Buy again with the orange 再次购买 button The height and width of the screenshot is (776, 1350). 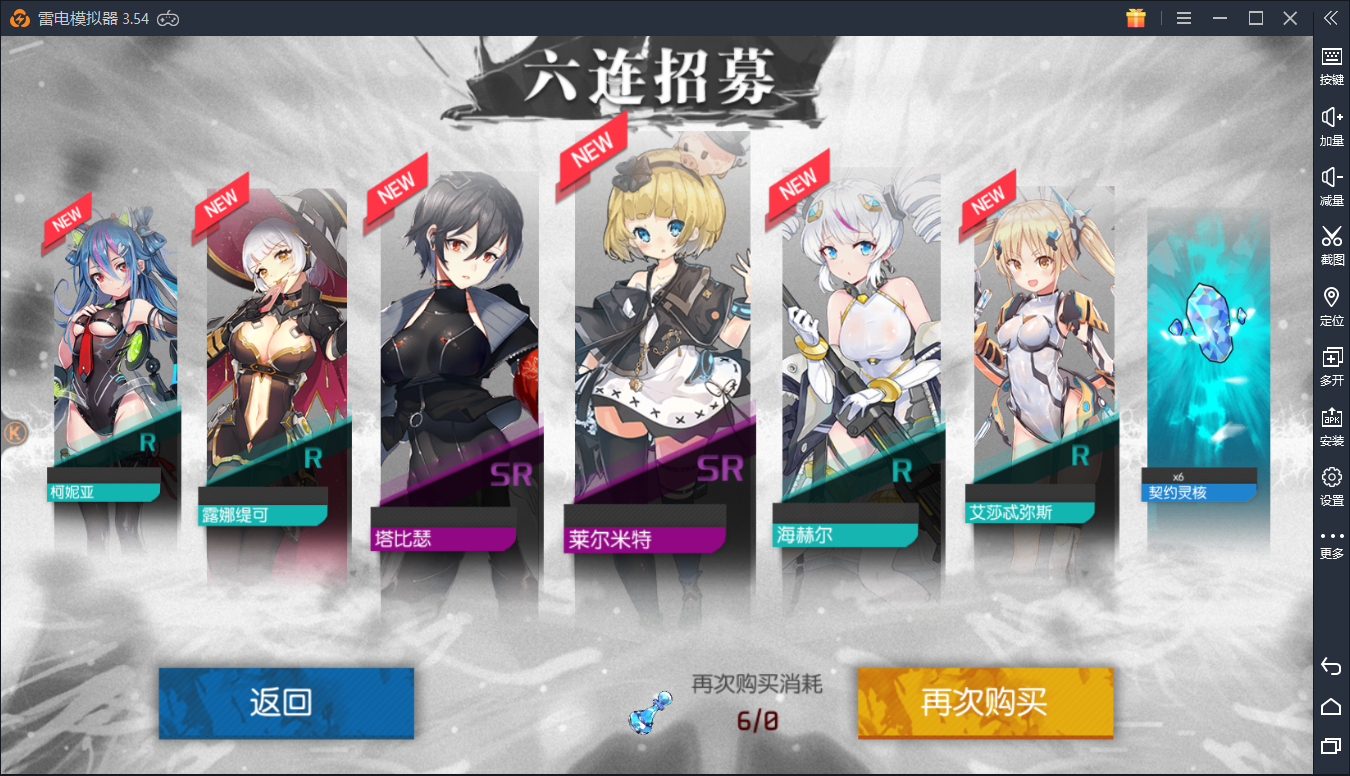click(985, 702)
